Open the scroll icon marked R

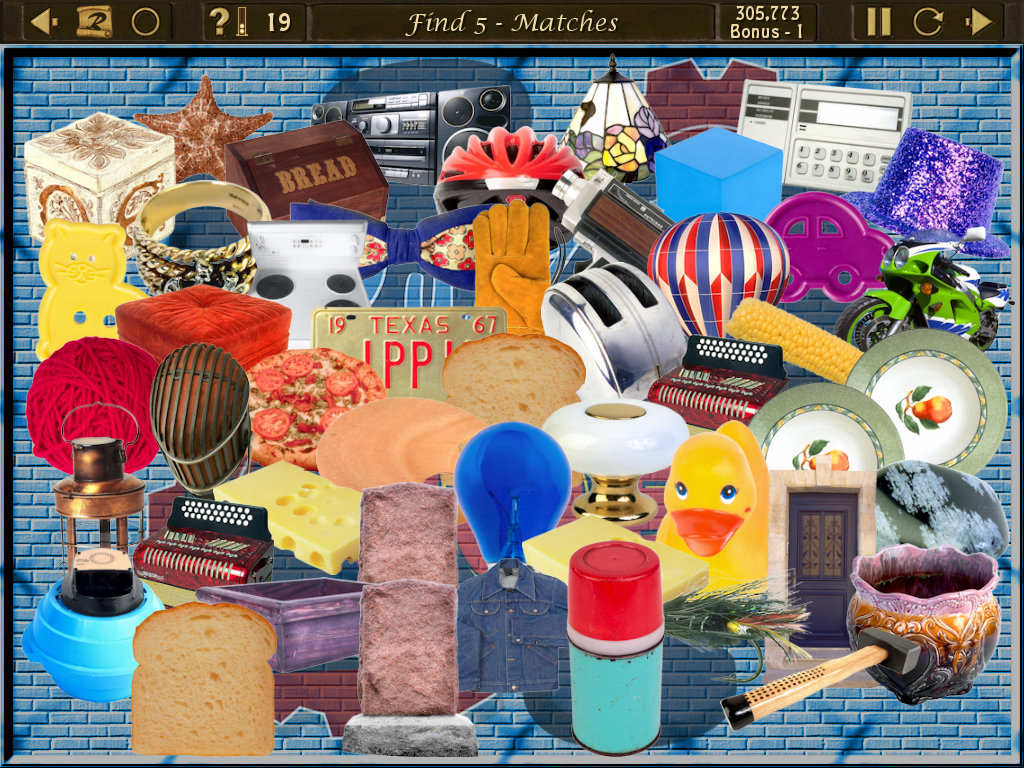[x=93, y=22]
